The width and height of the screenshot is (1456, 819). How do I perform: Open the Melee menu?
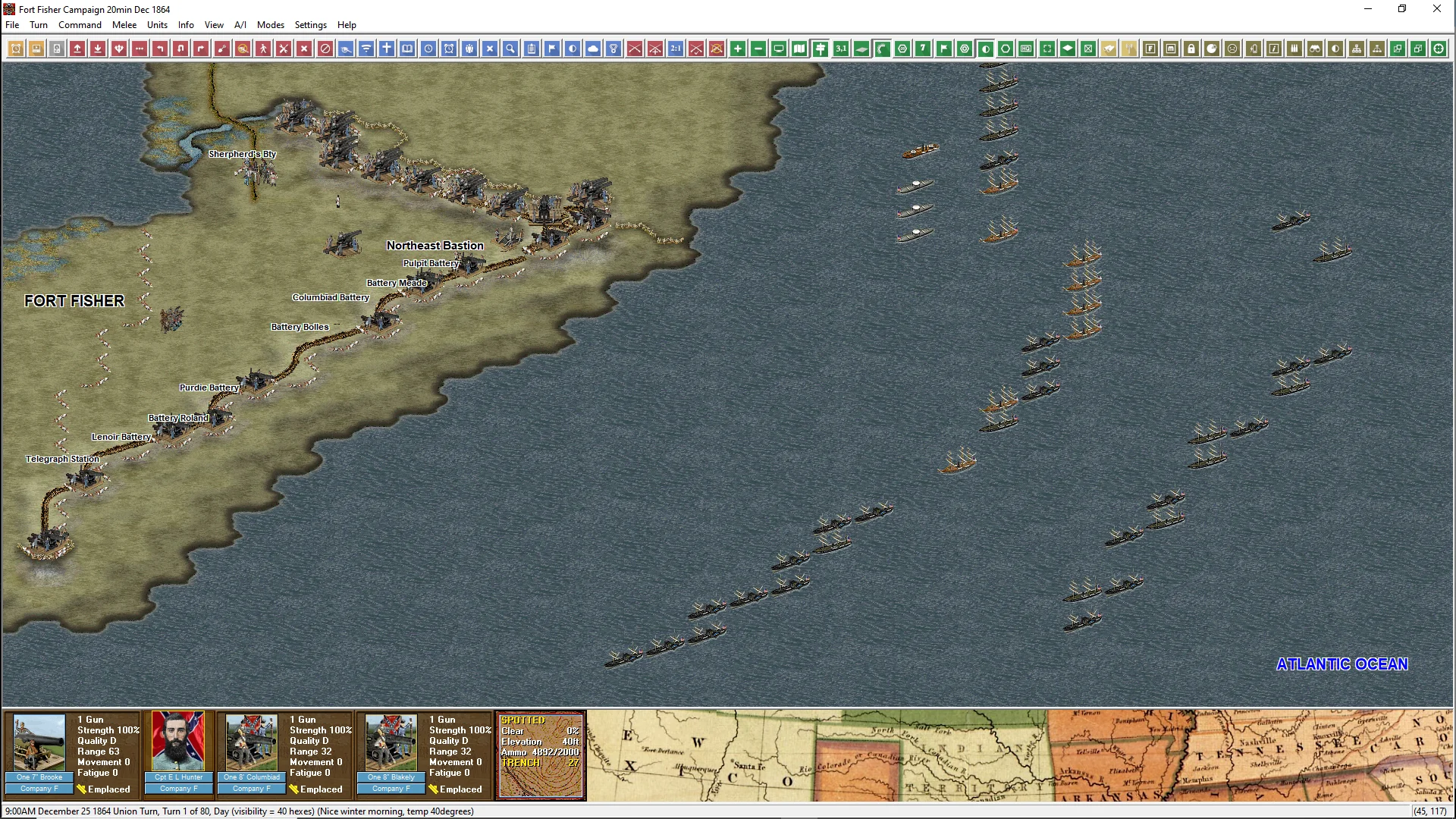click(x=124, y=25)
